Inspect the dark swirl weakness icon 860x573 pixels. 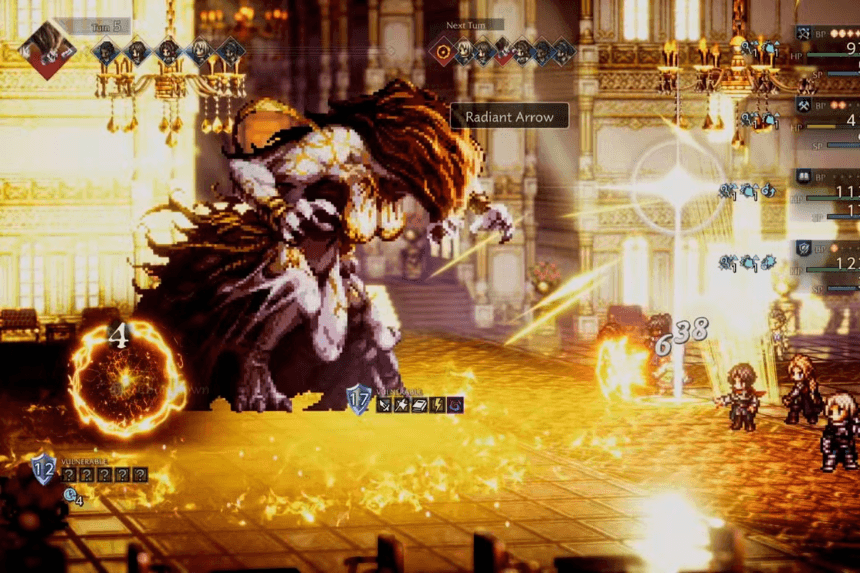(455, 405)
